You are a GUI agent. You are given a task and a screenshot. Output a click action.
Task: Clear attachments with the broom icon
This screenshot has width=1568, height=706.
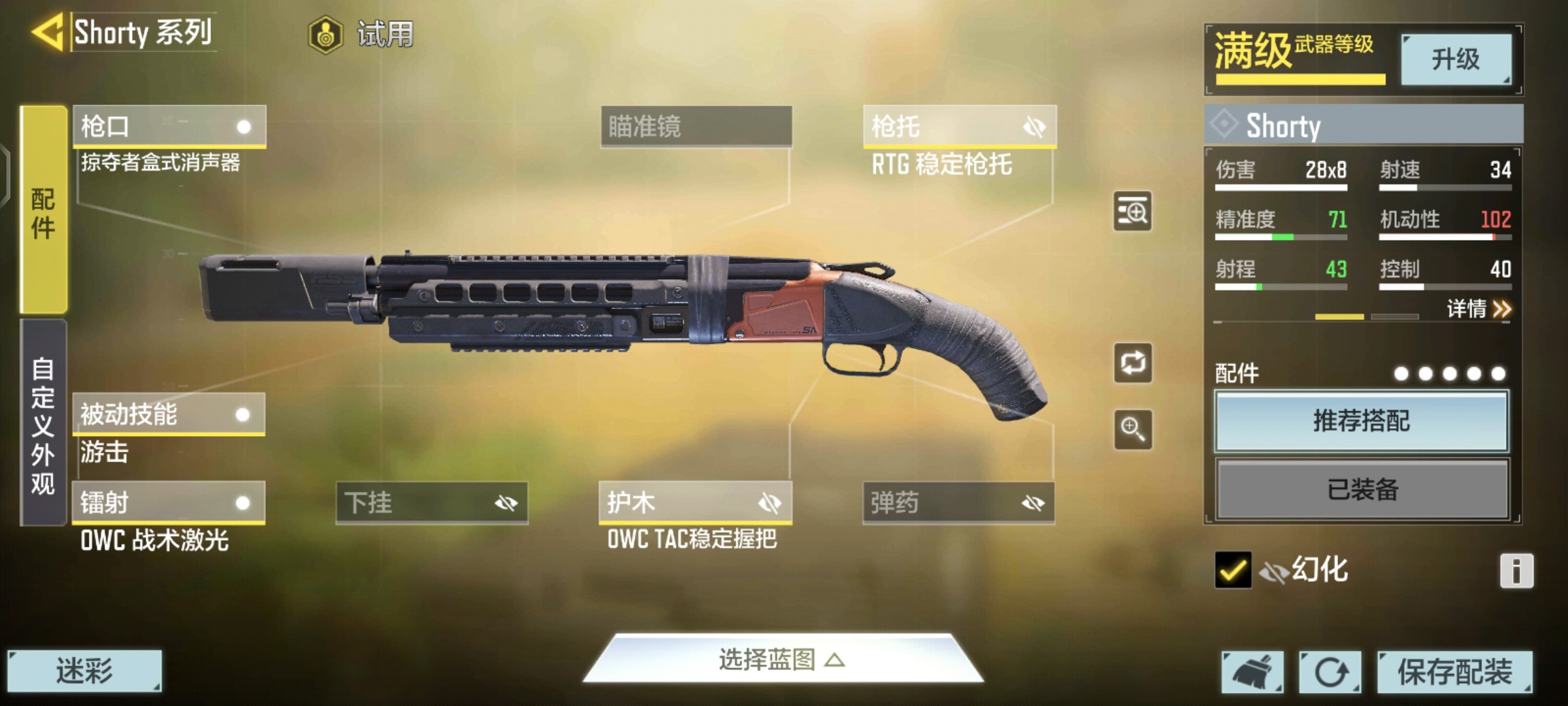[x=1252, y=672]
